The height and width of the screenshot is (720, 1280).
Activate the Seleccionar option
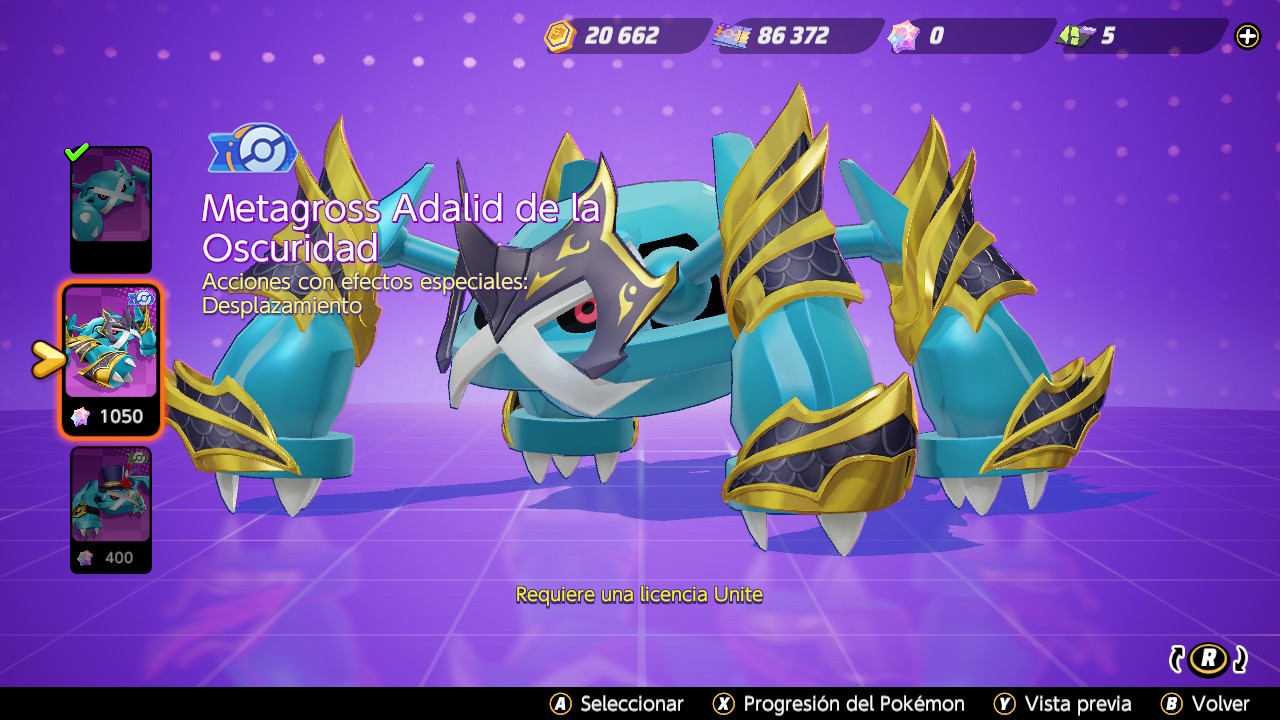click(617, 704)
